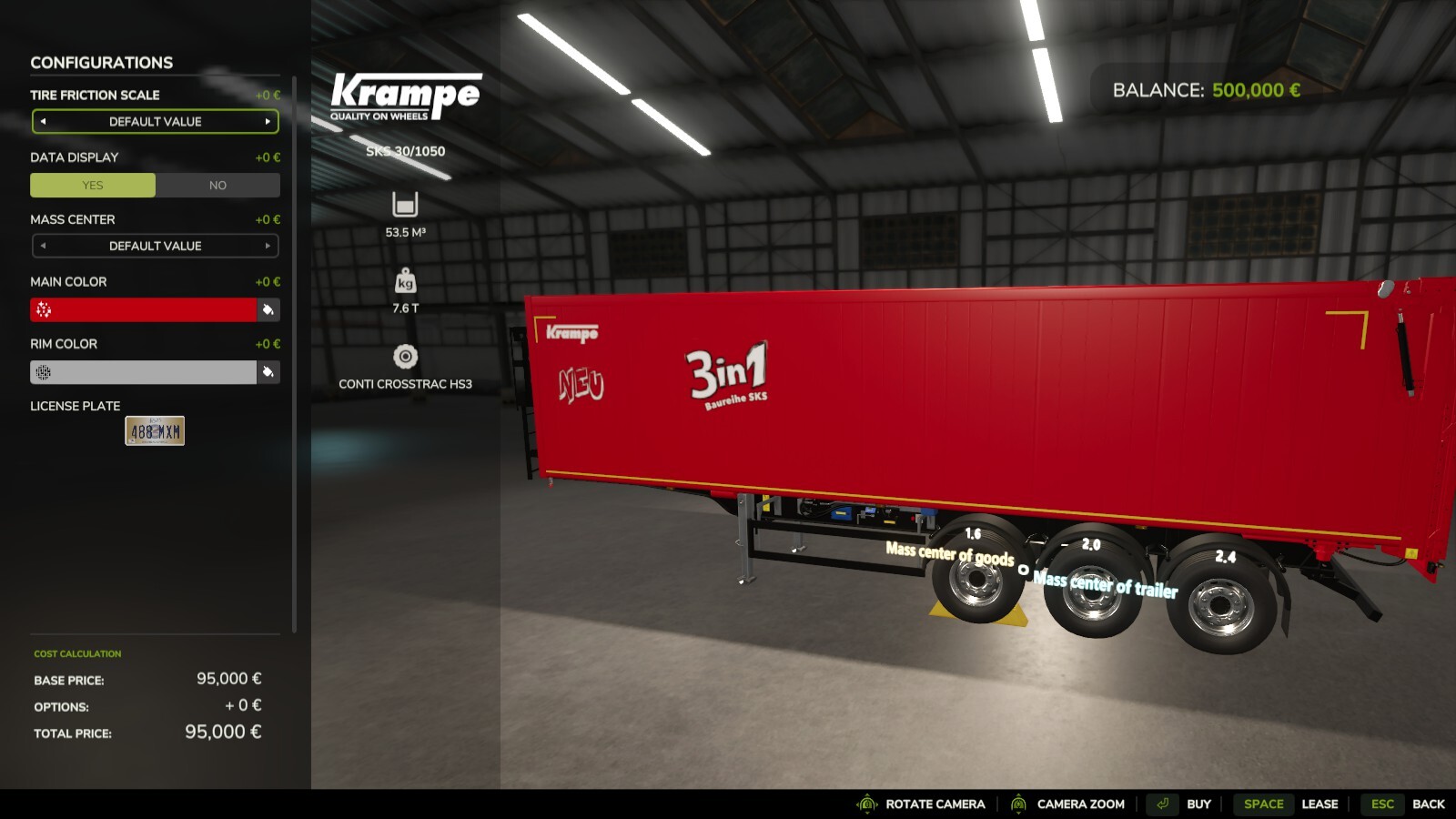Image resolution: width=1456 pixels, height=819 pixels.
Task: Enable Data Display by selecting YES
Action: coord(93,185)
